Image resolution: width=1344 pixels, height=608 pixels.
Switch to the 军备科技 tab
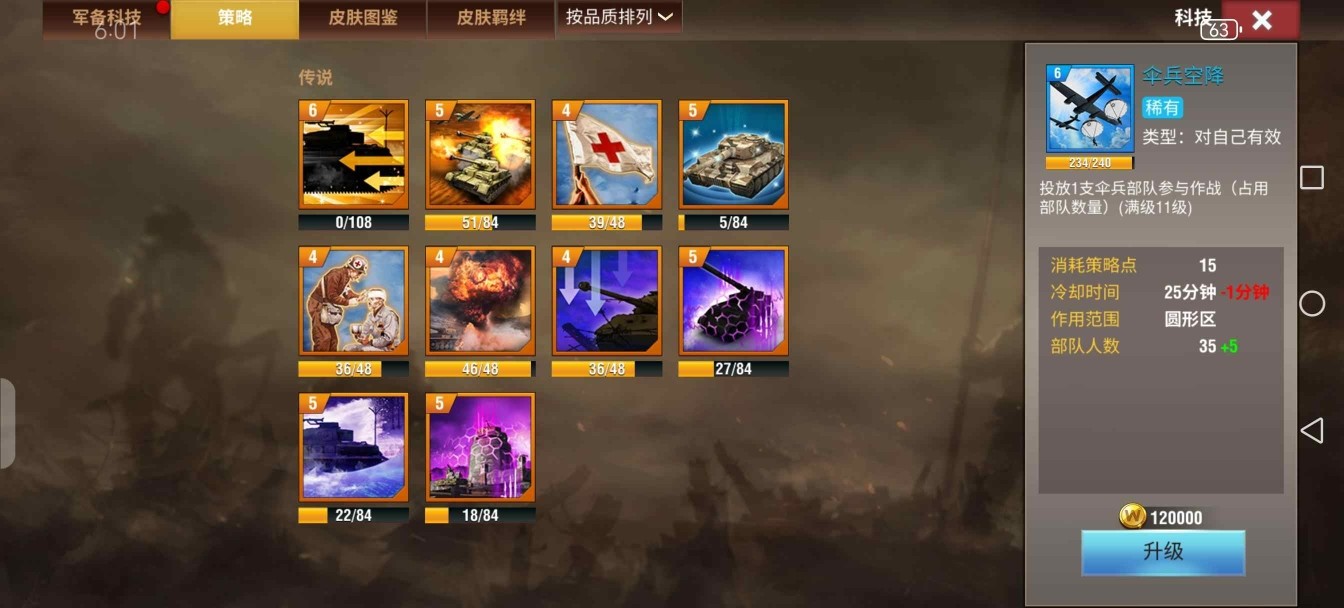click(x=106, y=19)
